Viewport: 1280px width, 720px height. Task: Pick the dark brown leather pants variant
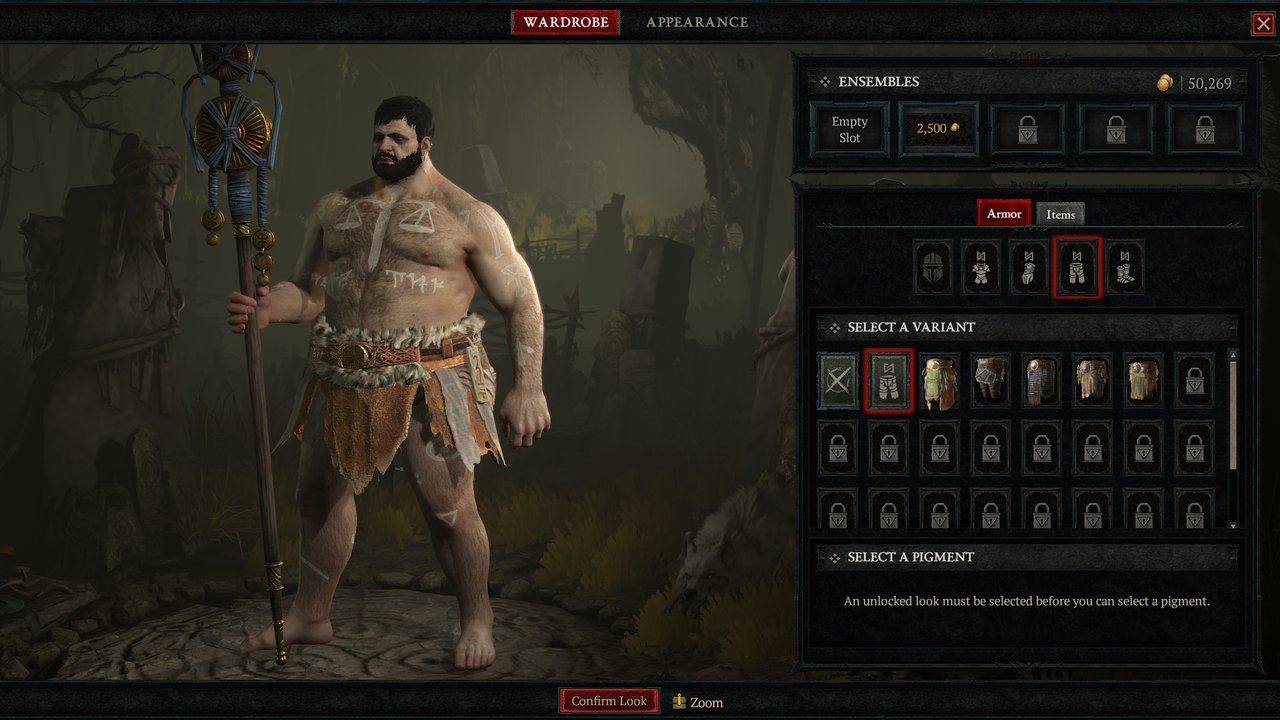tap(991, 381)
